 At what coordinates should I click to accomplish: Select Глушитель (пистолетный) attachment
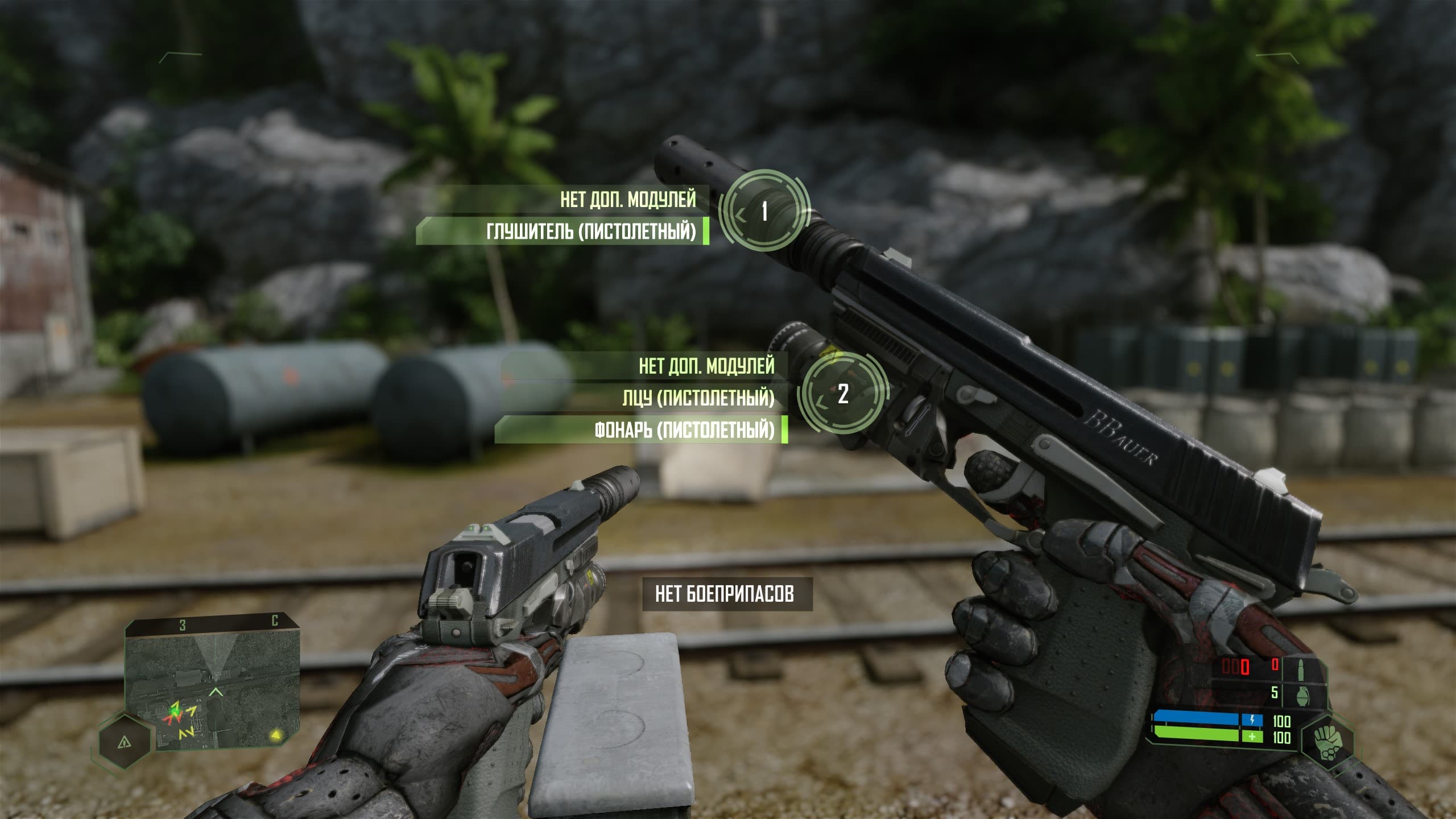(x=590, y=231)
